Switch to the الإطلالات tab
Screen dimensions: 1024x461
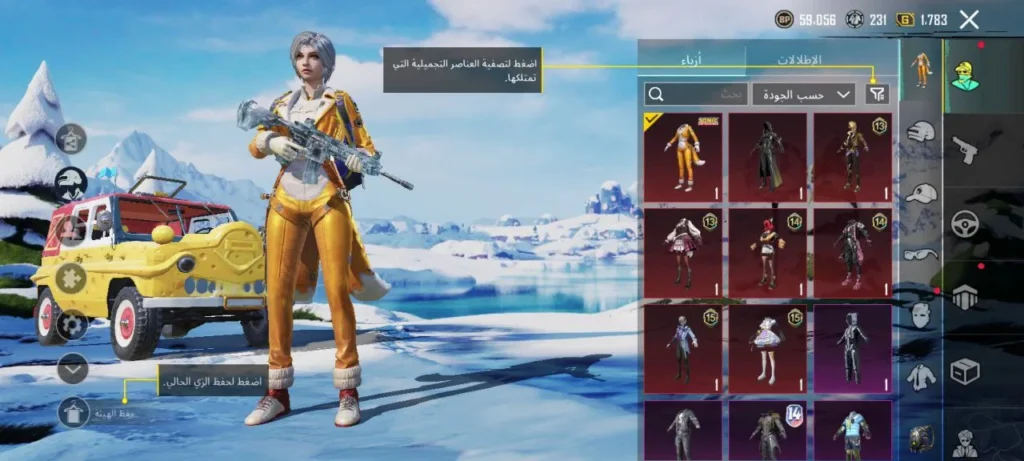799,59
